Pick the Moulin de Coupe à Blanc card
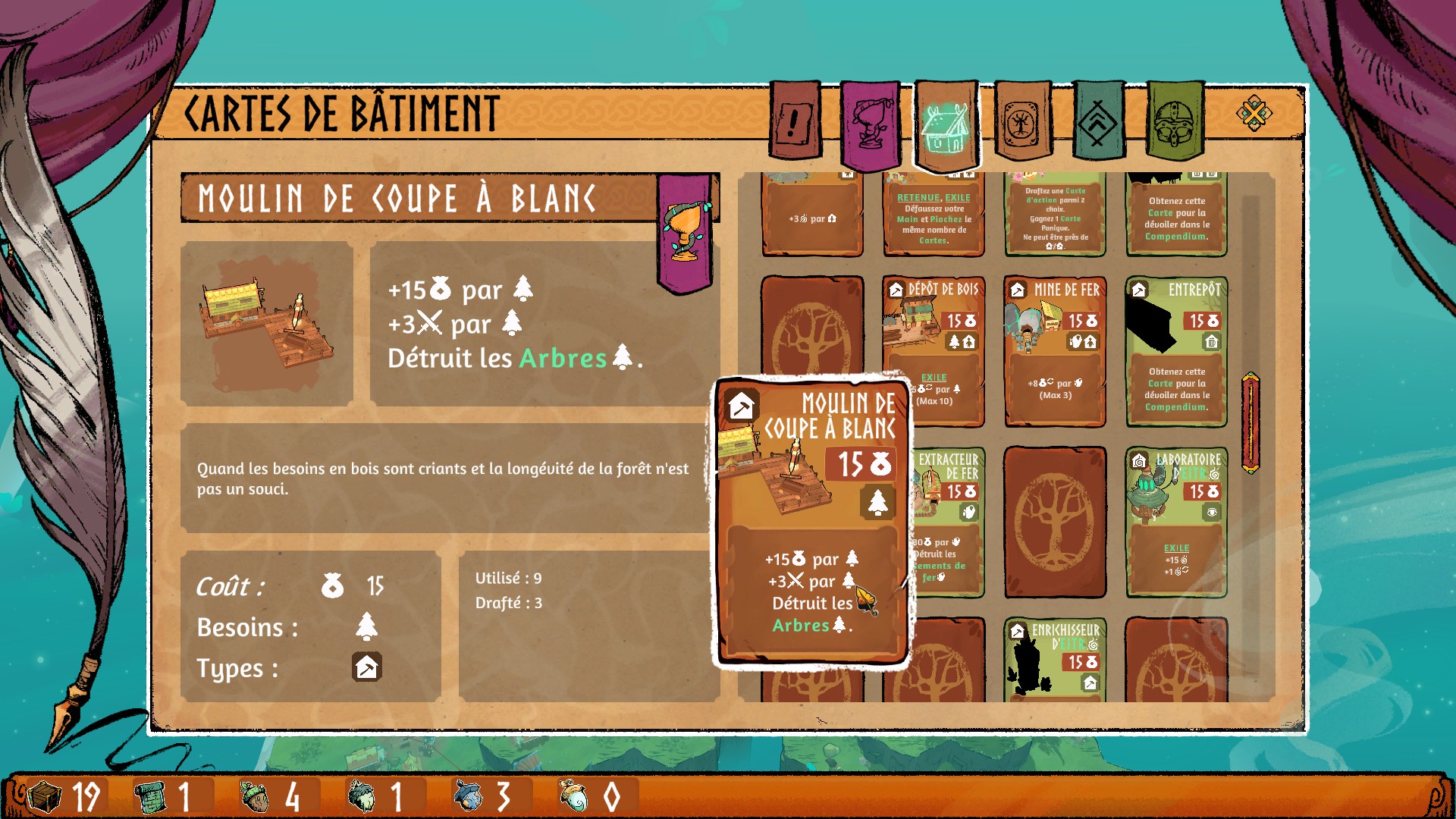Image resolution: width=1456 pixels, height=819 pixels. [x=811, y=523]
